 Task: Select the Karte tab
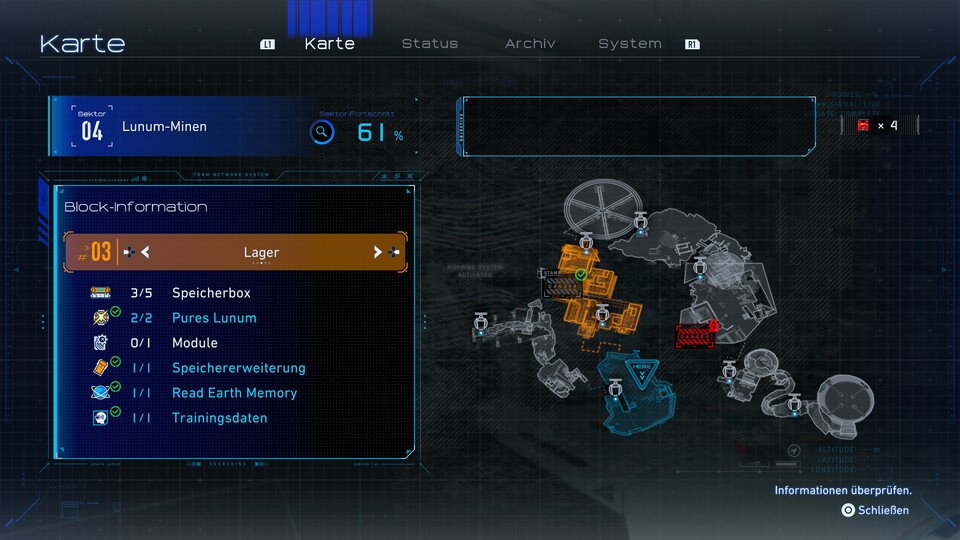329,44
